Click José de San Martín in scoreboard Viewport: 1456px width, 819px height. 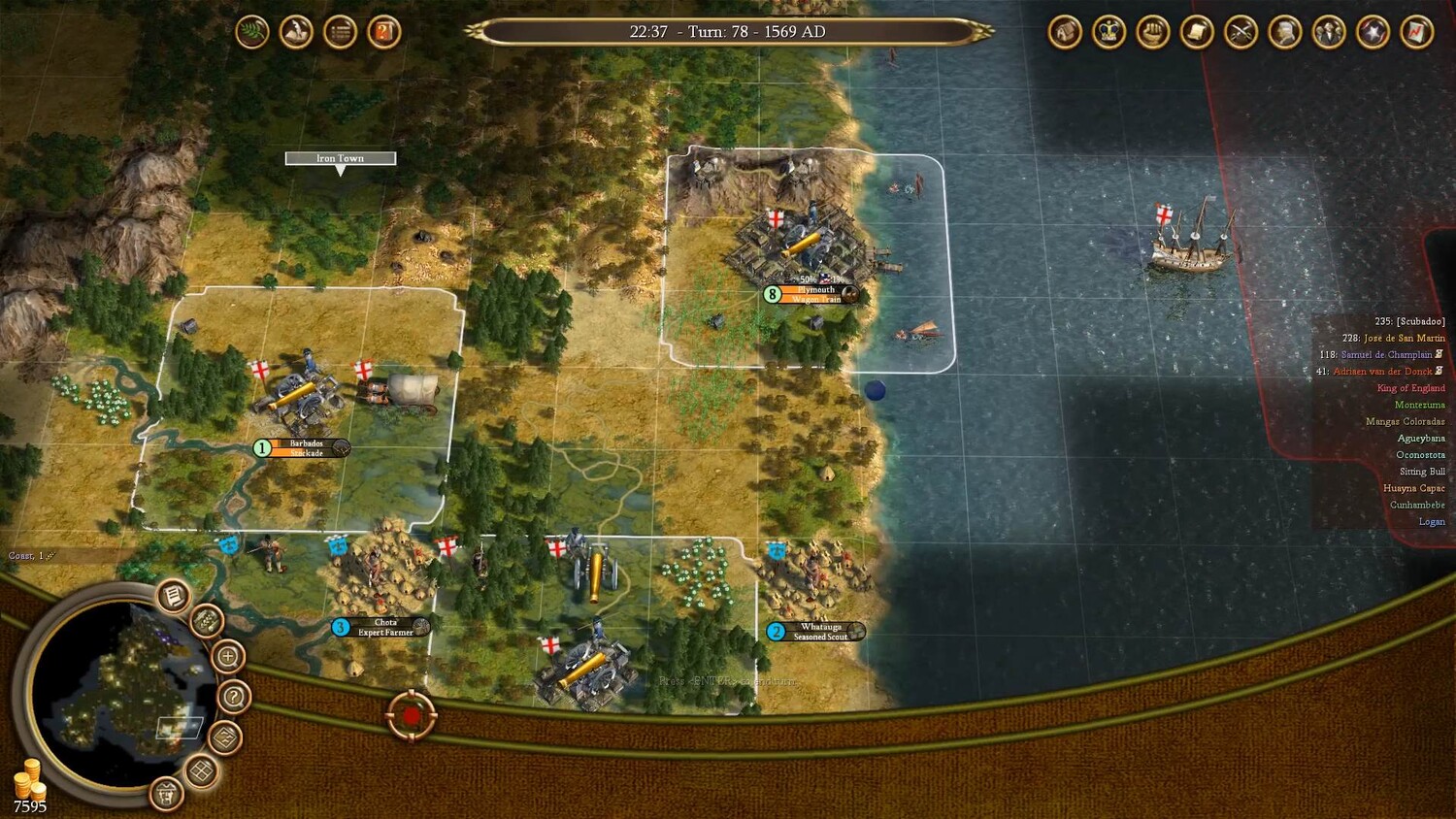[x=1404, y=338]
